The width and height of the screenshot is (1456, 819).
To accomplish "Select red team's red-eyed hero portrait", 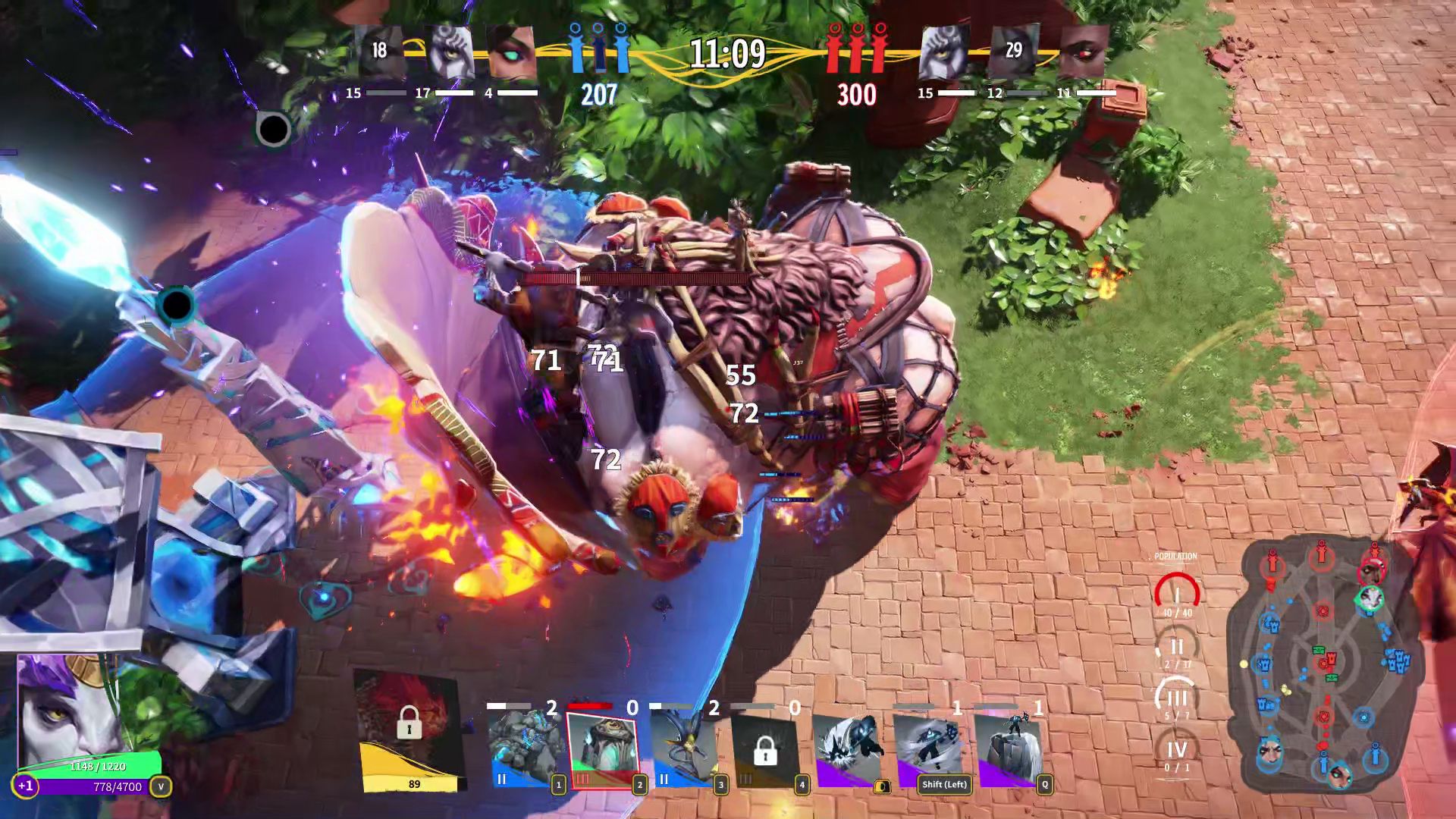I will click(x=1084, y=52).
